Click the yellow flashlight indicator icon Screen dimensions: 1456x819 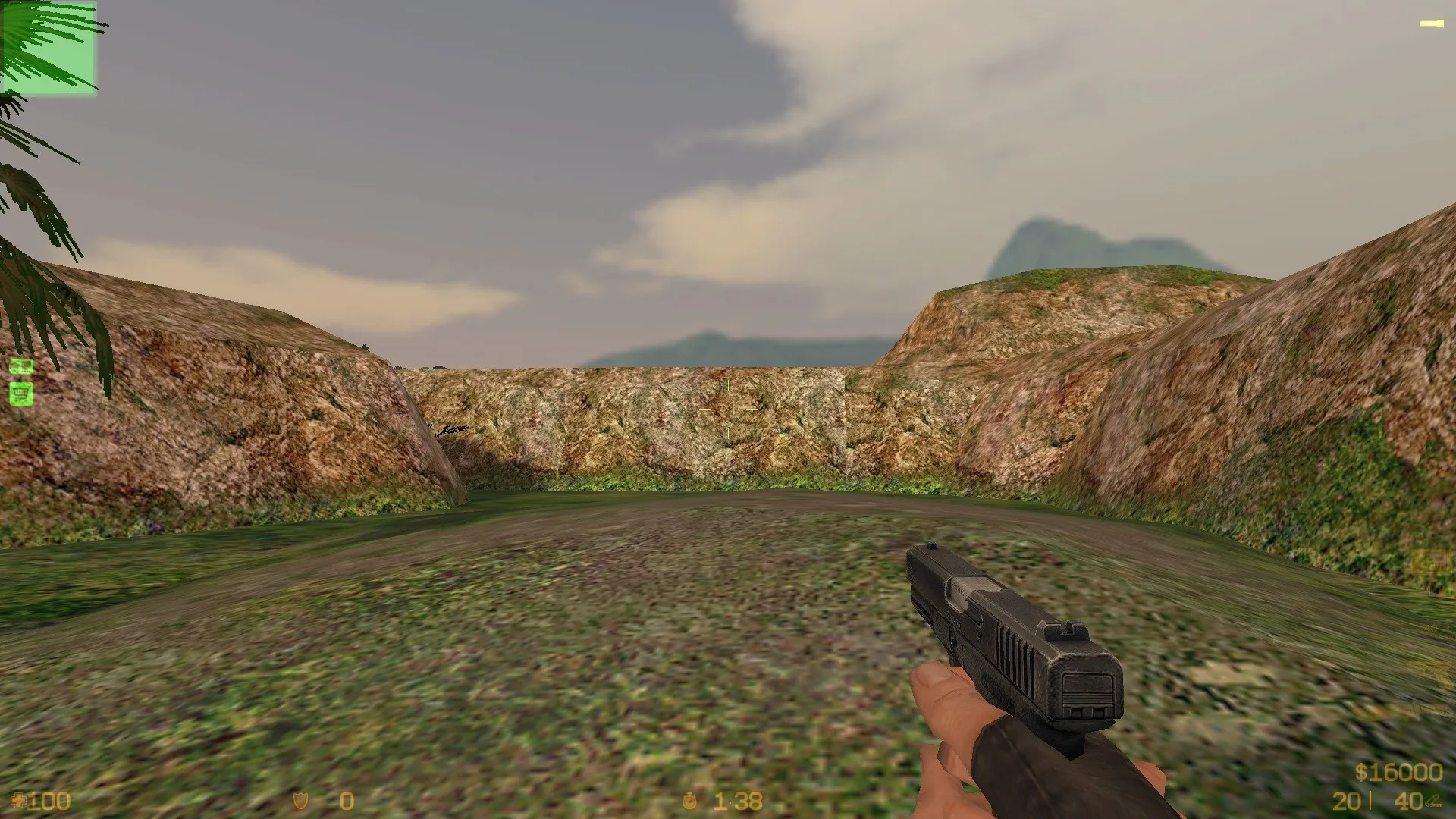pyautogui.click(x=1433, y=23)
